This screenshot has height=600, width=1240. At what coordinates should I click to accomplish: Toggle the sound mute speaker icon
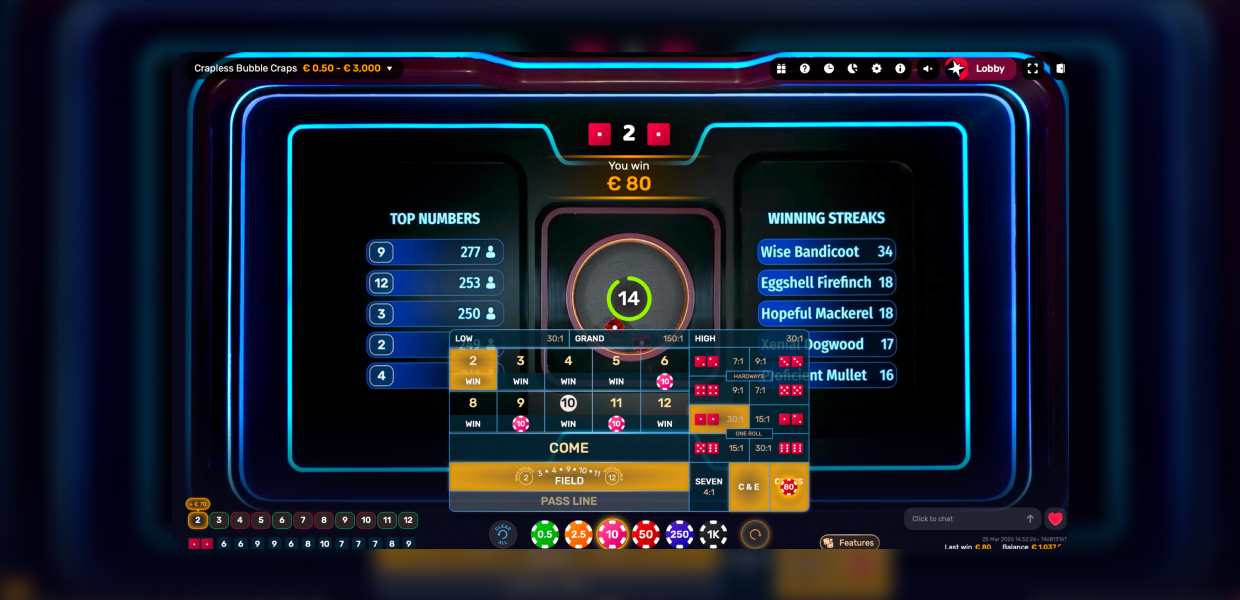click(x=927, y=69)
